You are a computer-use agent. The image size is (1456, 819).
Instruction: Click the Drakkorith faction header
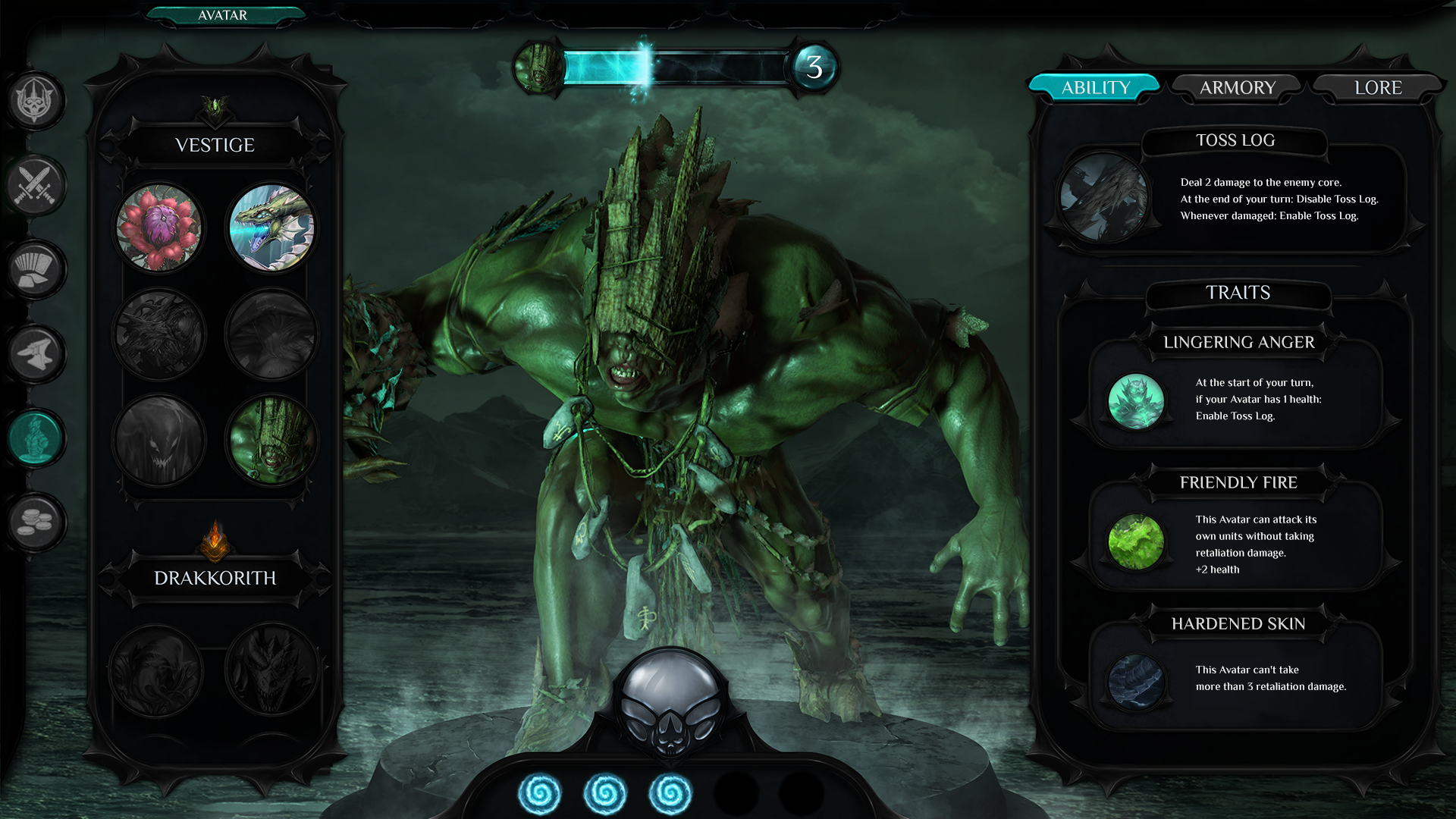[215, 578]
